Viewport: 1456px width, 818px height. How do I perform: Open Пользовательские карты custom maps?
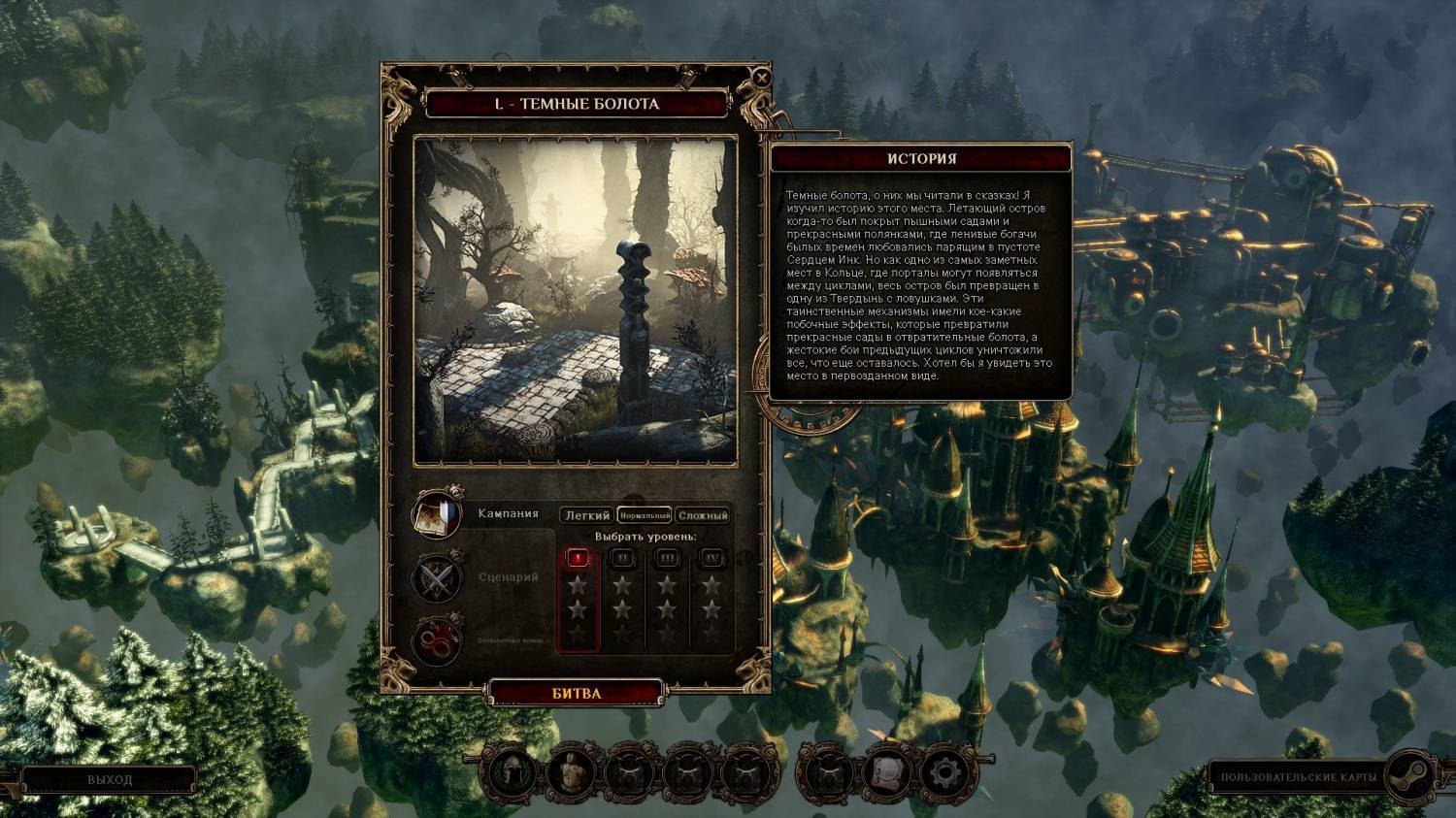pos(1298,777)
